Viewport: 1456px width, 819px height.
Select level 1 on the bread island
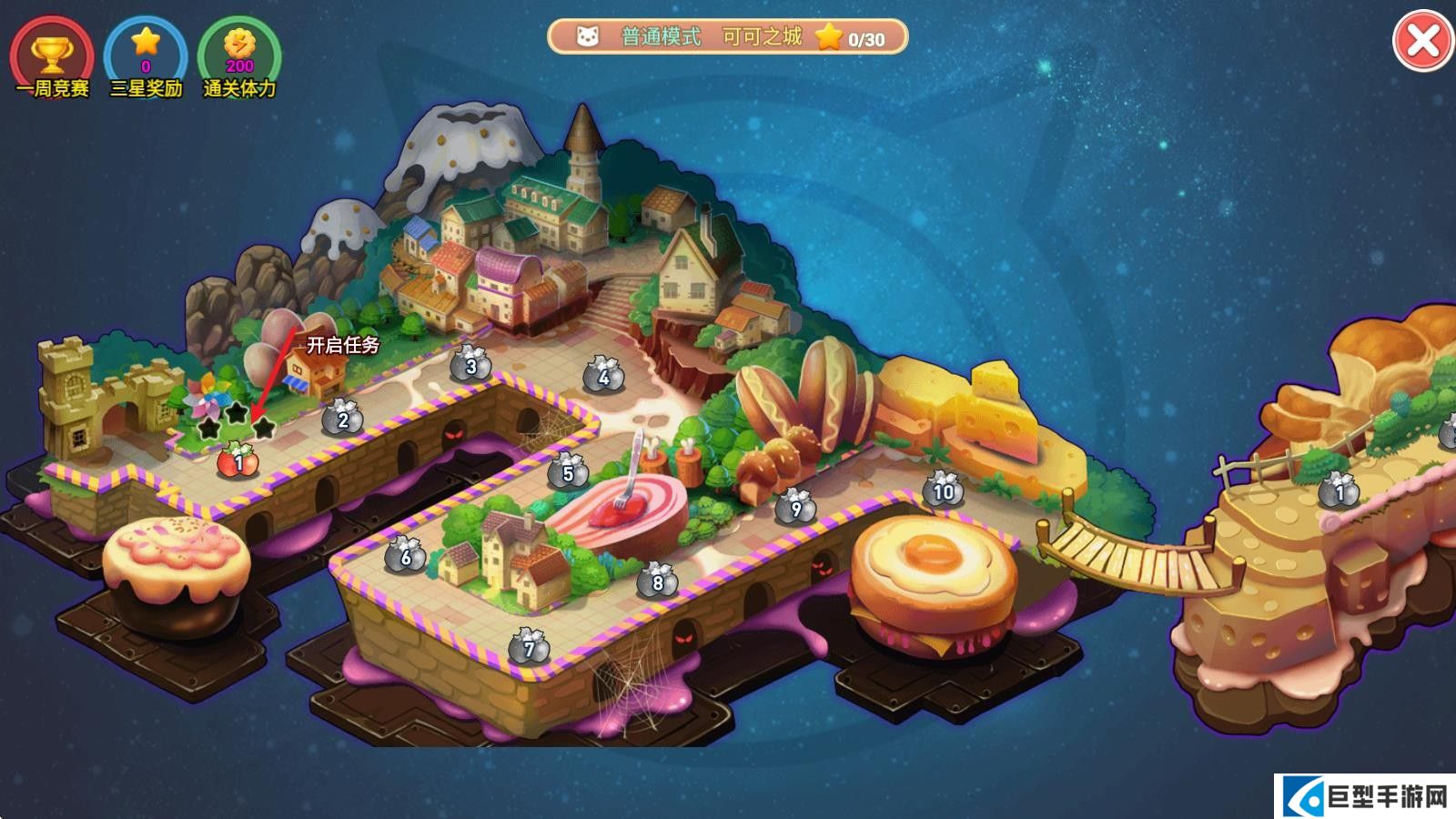(x=1339, y=491)
